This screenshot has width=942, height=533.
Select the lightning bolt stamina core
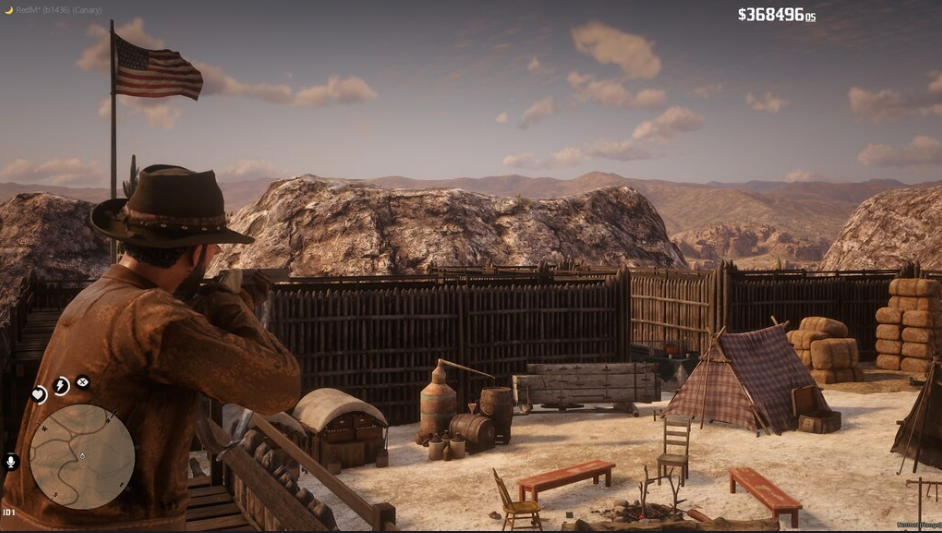click(61, 386)
